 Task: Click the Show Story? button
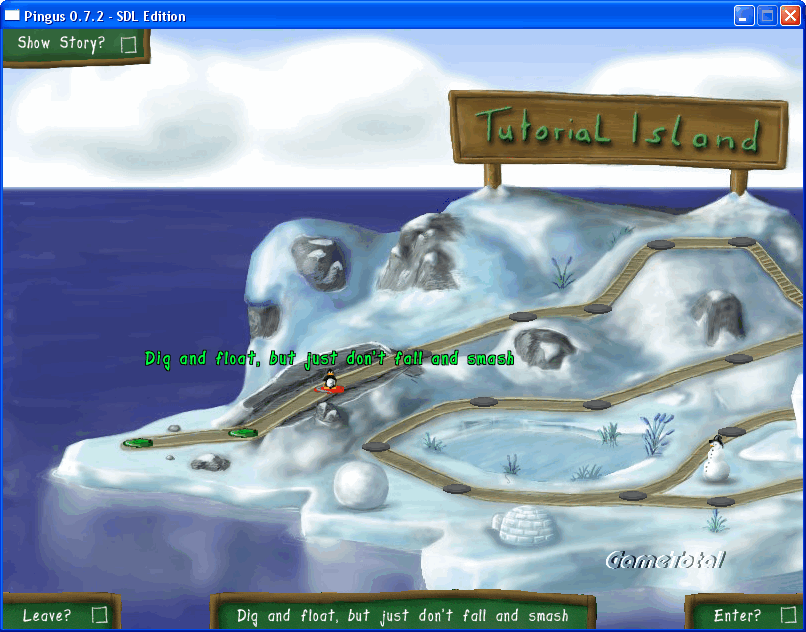75,45
